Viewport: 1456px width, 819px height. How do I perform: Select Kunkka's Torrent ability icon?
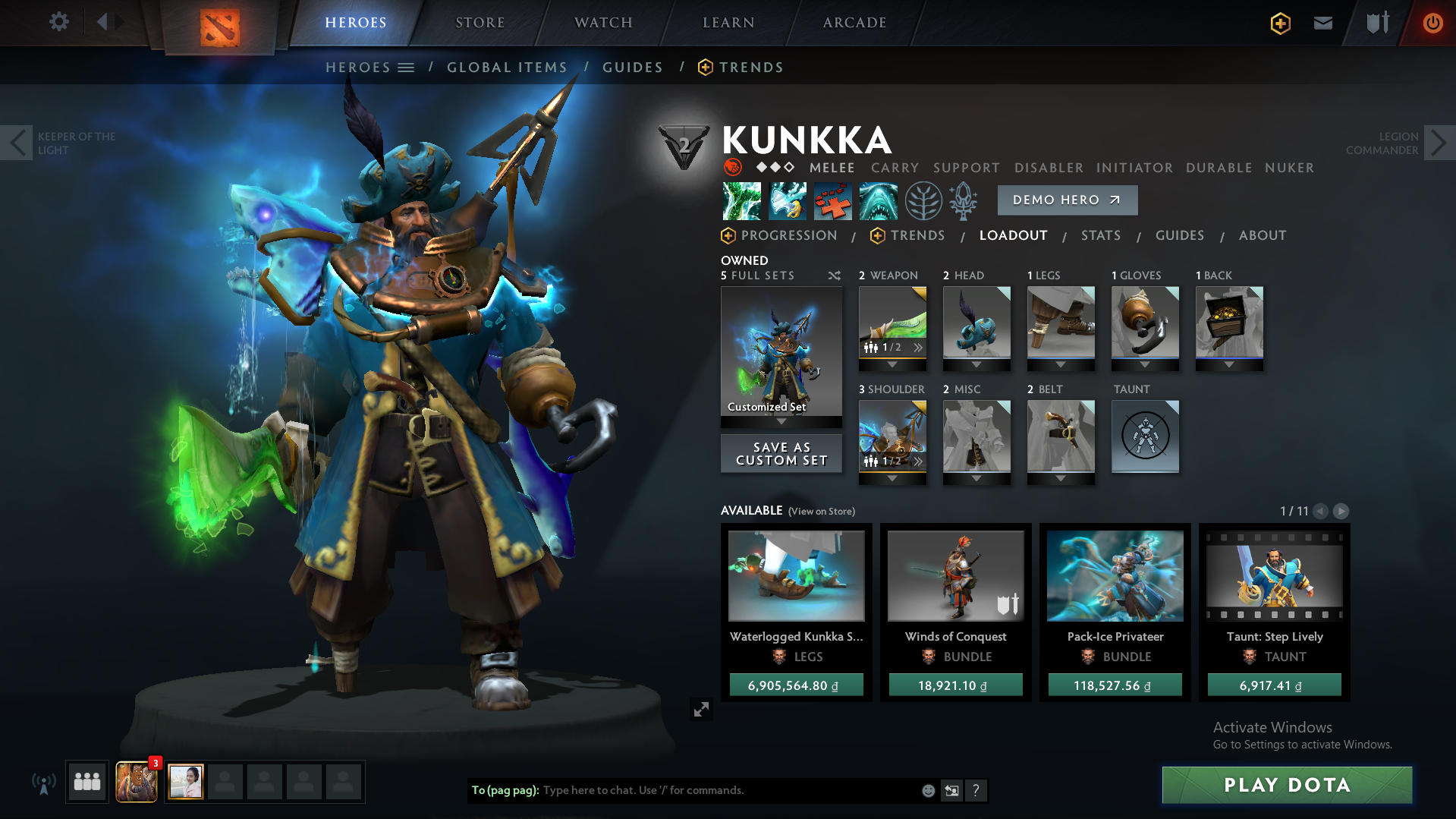(x=741, y=201)
